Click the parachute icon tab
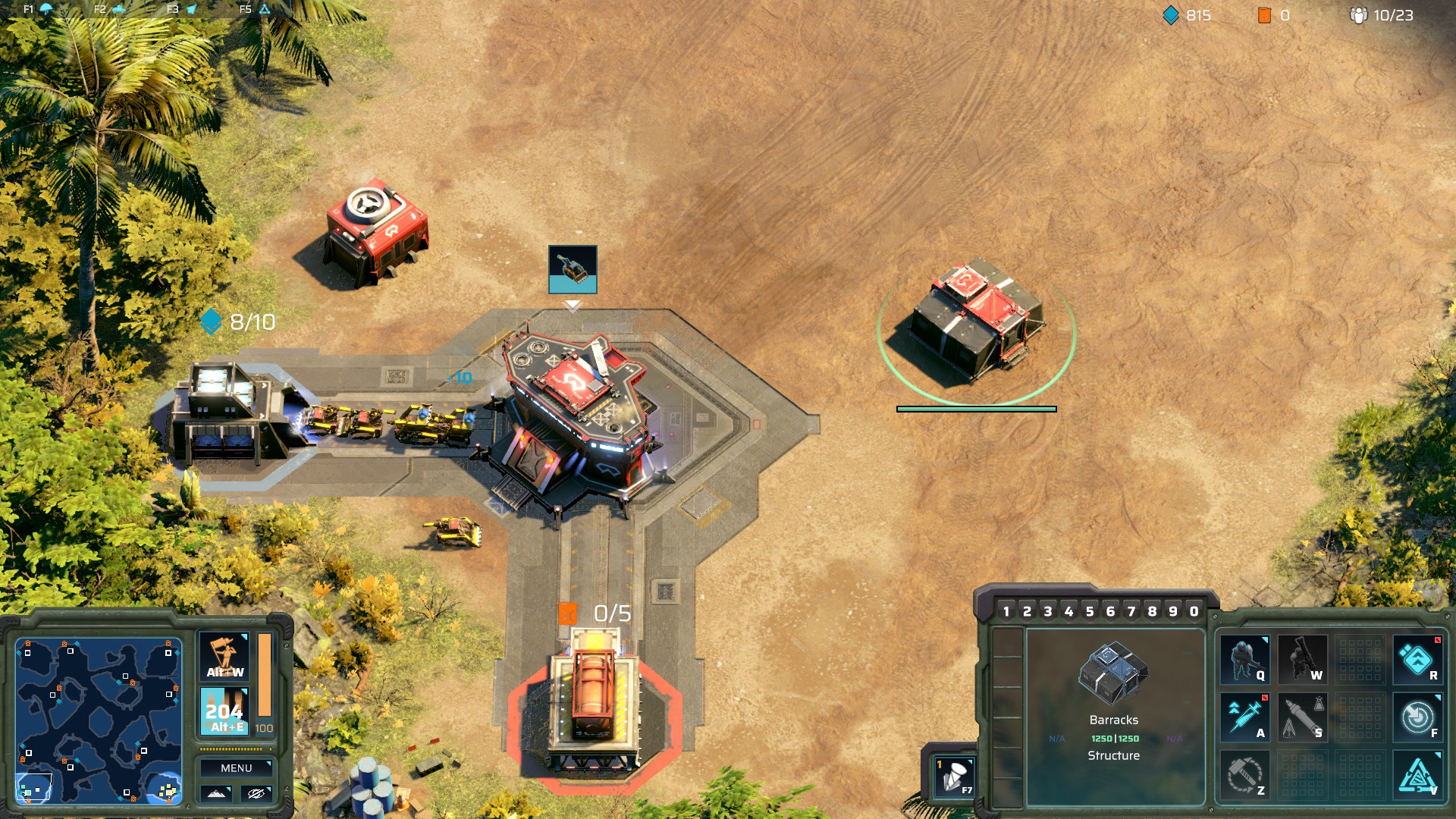The height and width of the screenshot is (819, 1456). pyautogui.click(x=45, y=9)
